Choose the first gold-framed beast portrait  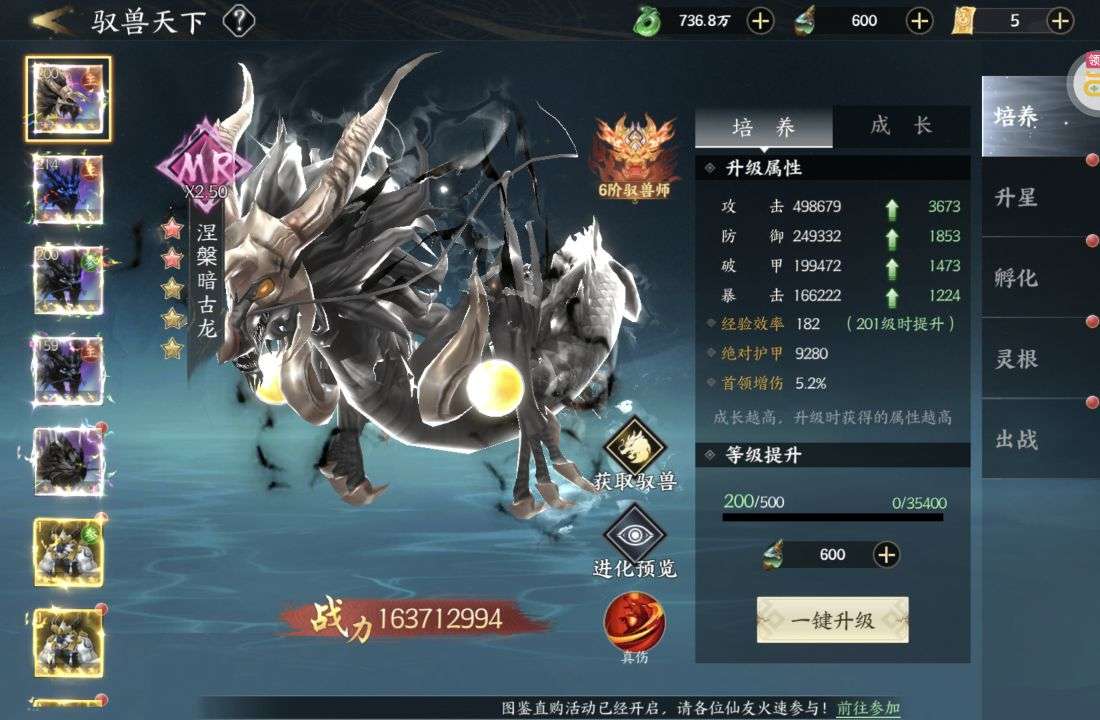coord(69,551)
